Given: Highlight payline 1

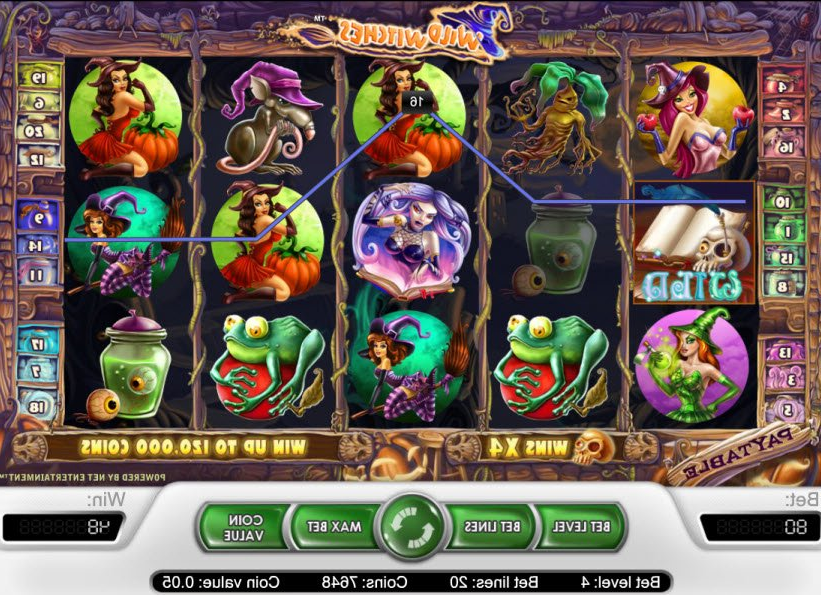Looking at the screenshot, I should 783,231.
